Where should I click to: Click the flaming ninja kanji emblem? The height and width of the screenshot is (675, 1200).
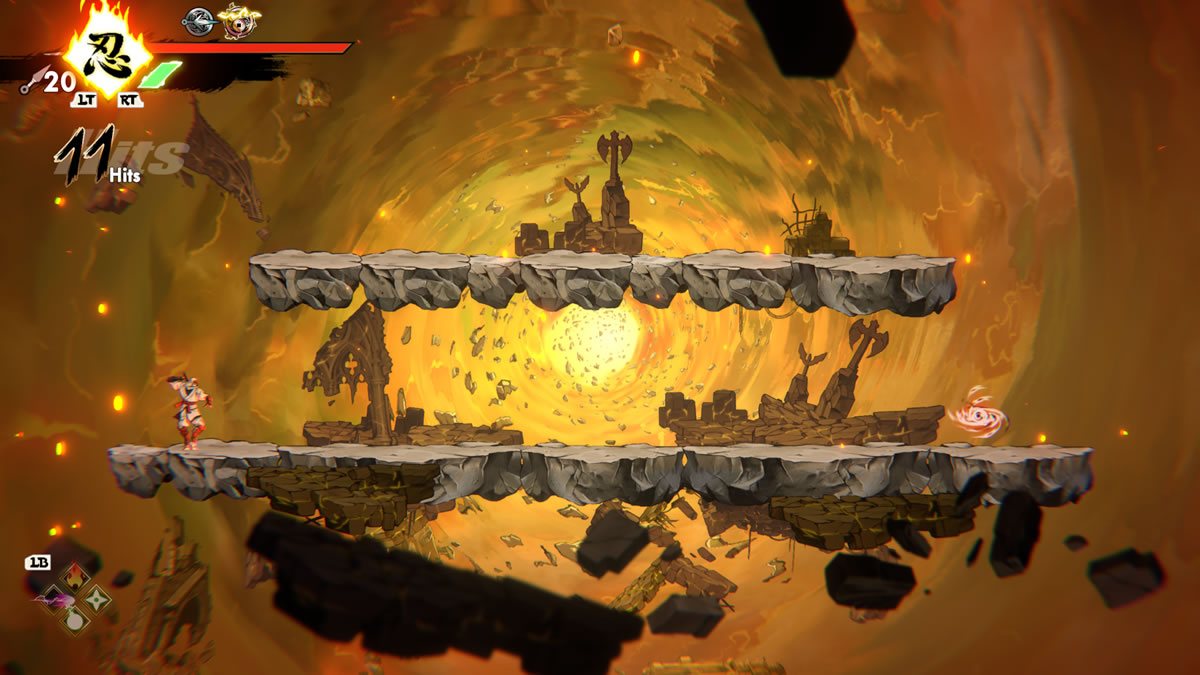[106, 48]
